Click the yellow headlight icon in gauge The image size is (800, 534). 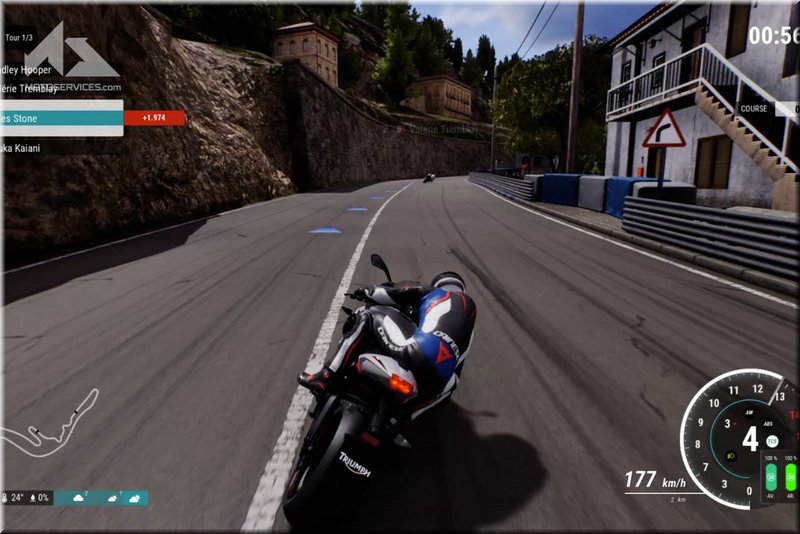click(x=733, y=456)
